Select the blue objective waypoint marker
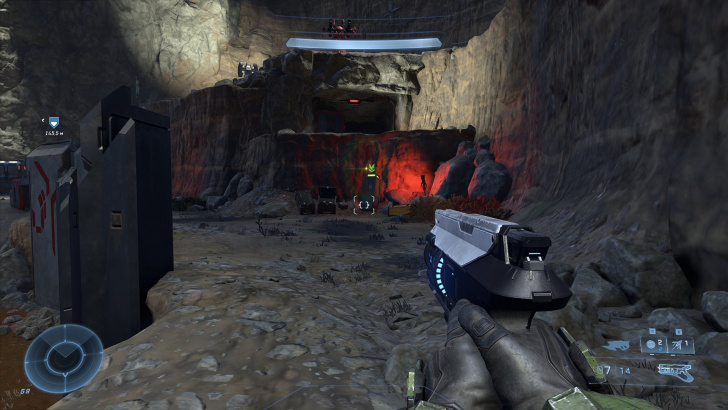 tap(53, 122)
